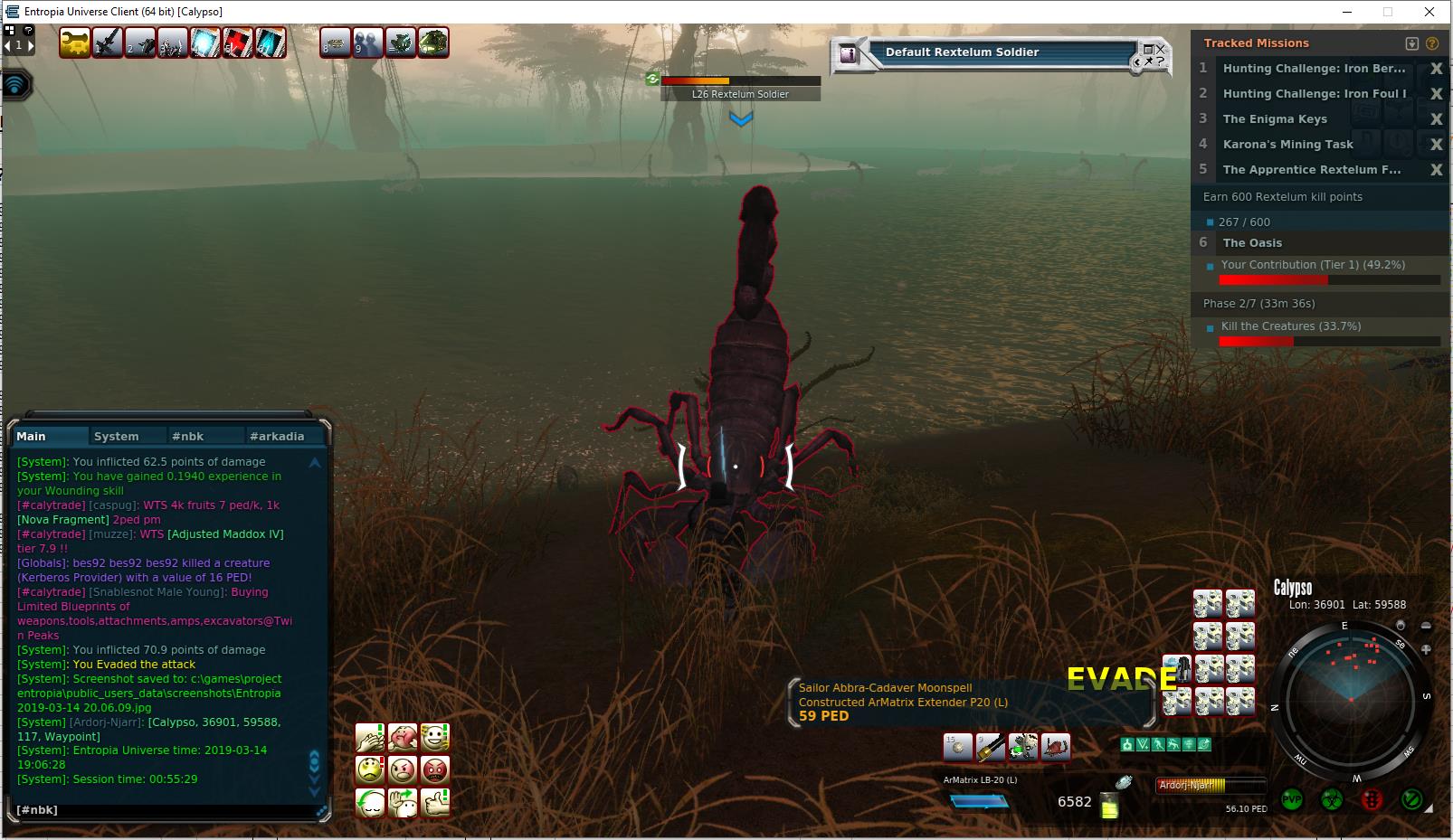This screenshot has height=840, width=1453.
Task: Close the Entropia Universe client window
Action: tap(1429, 12)
